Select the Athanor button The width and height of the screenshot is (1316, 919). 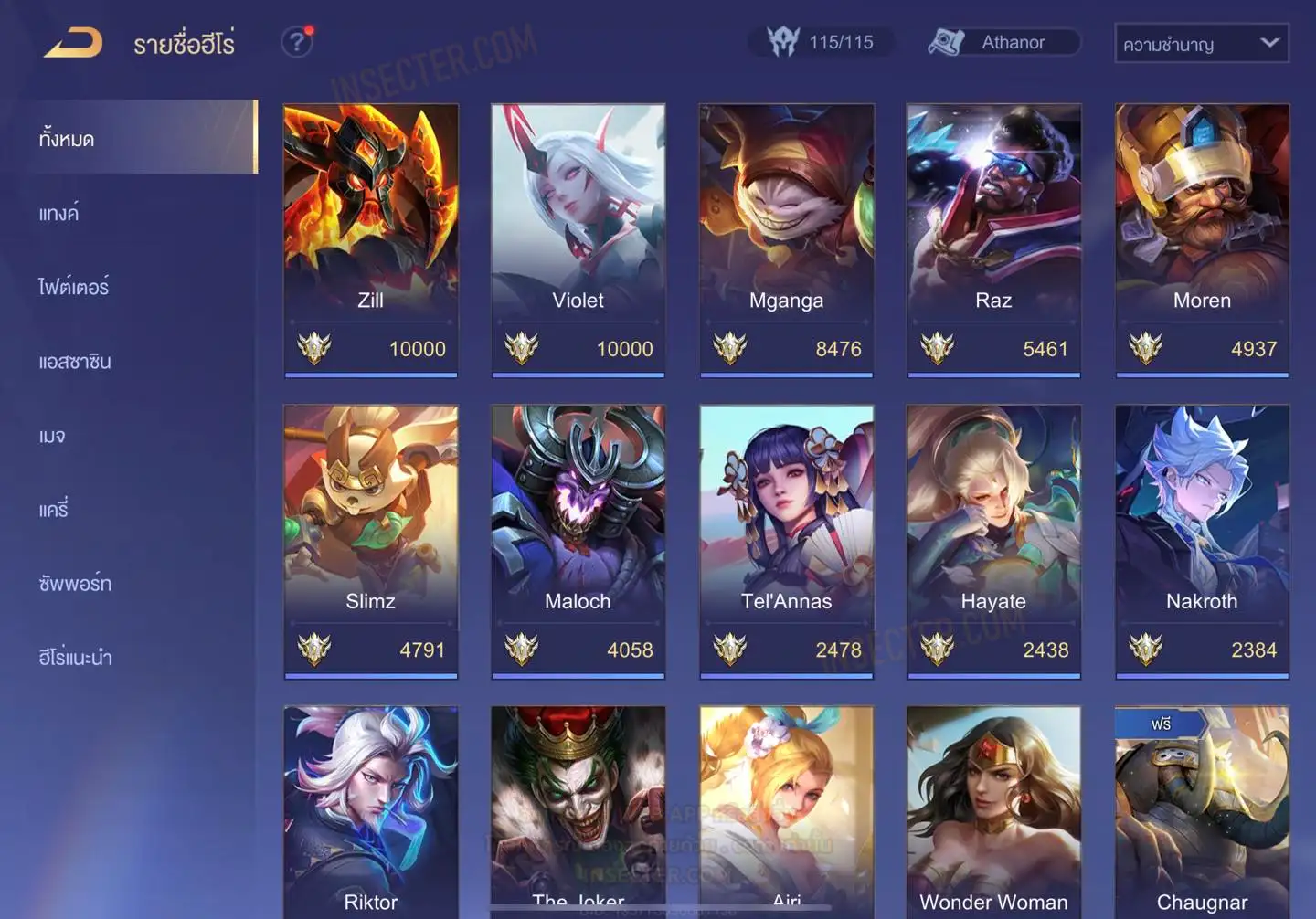click(x=1003, y=42)
